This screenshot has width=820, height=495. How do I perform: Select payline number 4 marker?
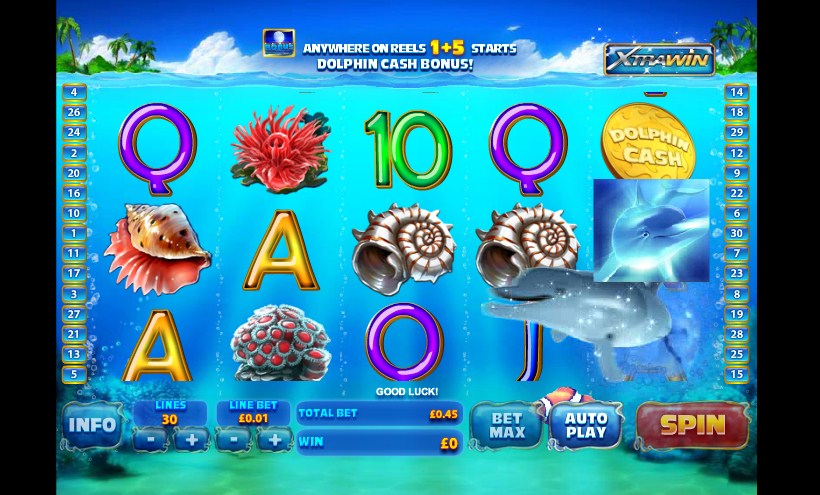pos(73,91)
